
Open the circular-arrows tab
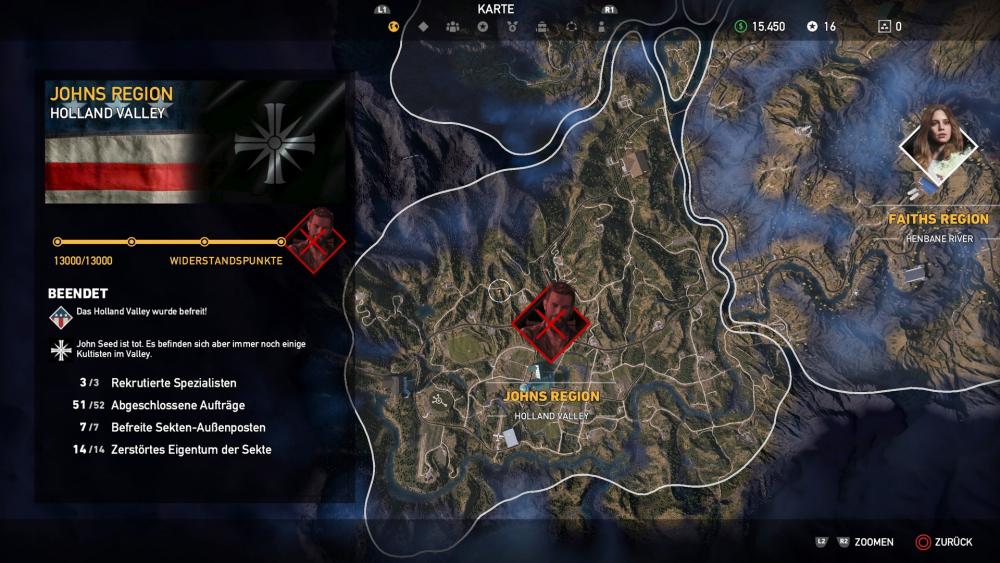click(x=570, y=27)
